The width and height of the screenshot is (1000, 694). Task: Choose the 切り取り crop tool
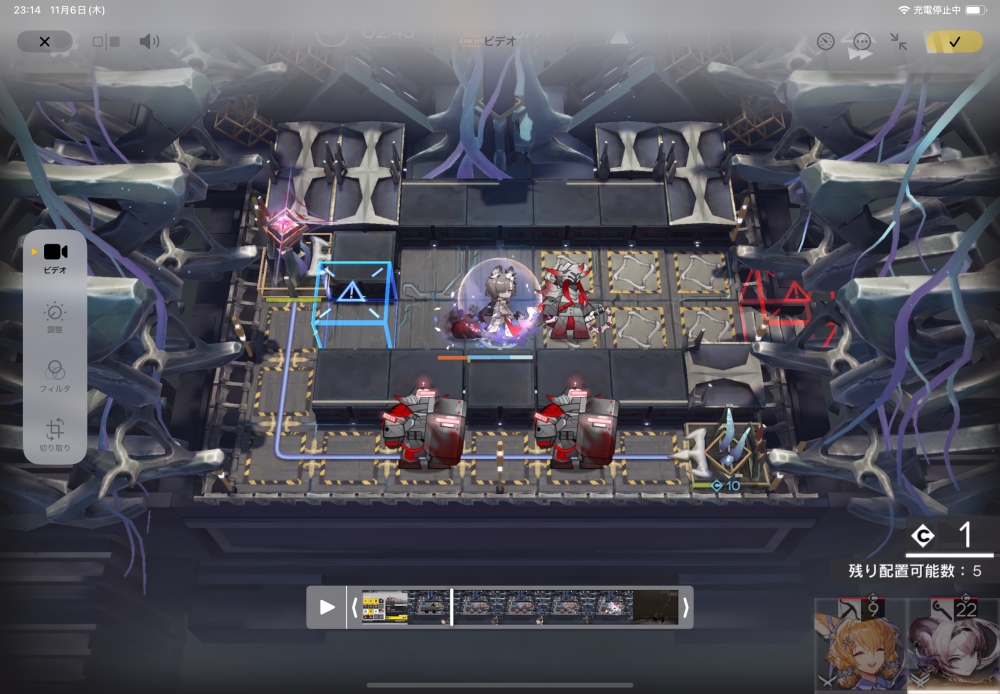55,435
